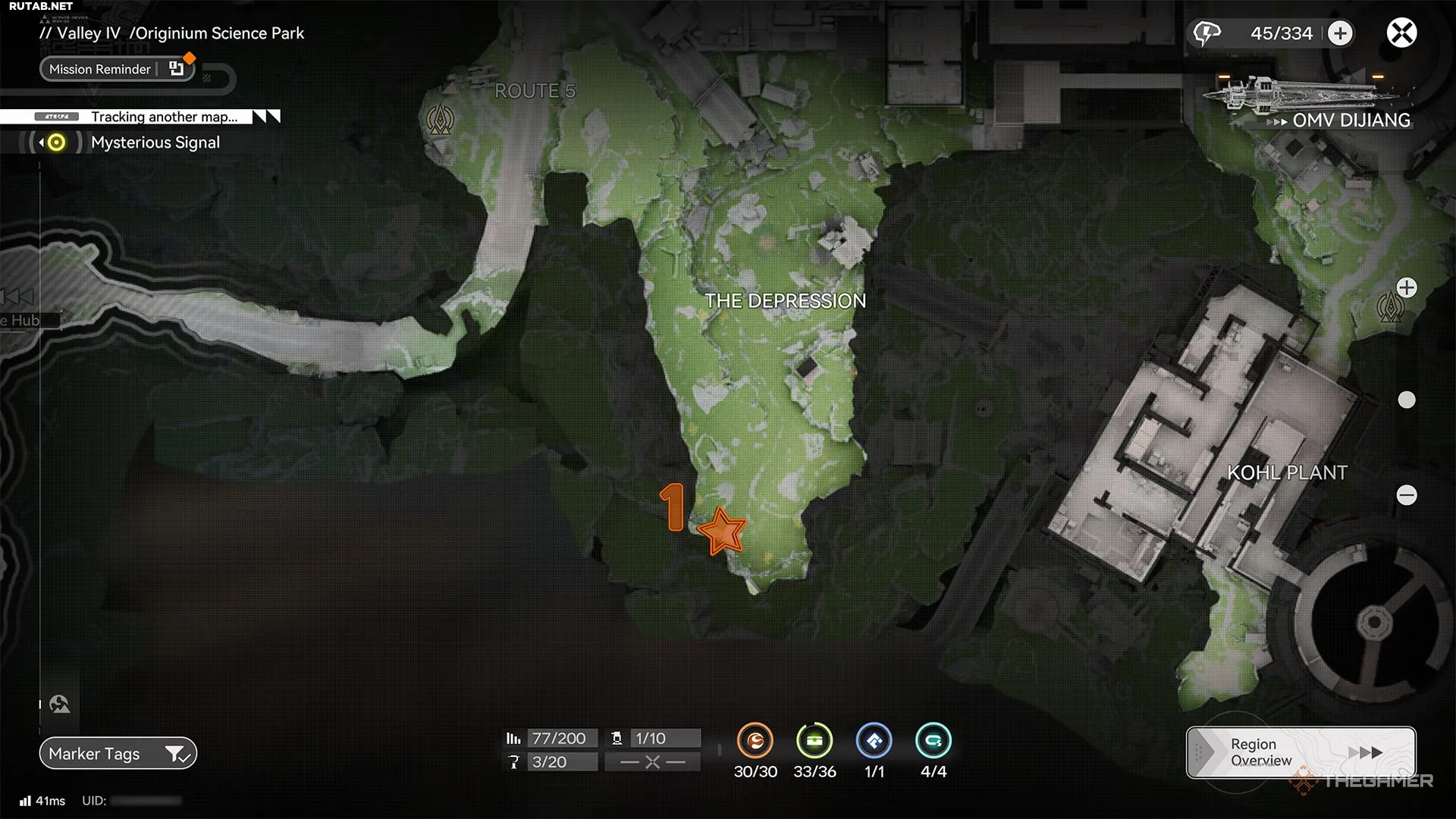Image resolution: width=1456 pixels, height=819 pixels.
Task: Open the map image icon above Marker Tags
Action: (60, 704)
